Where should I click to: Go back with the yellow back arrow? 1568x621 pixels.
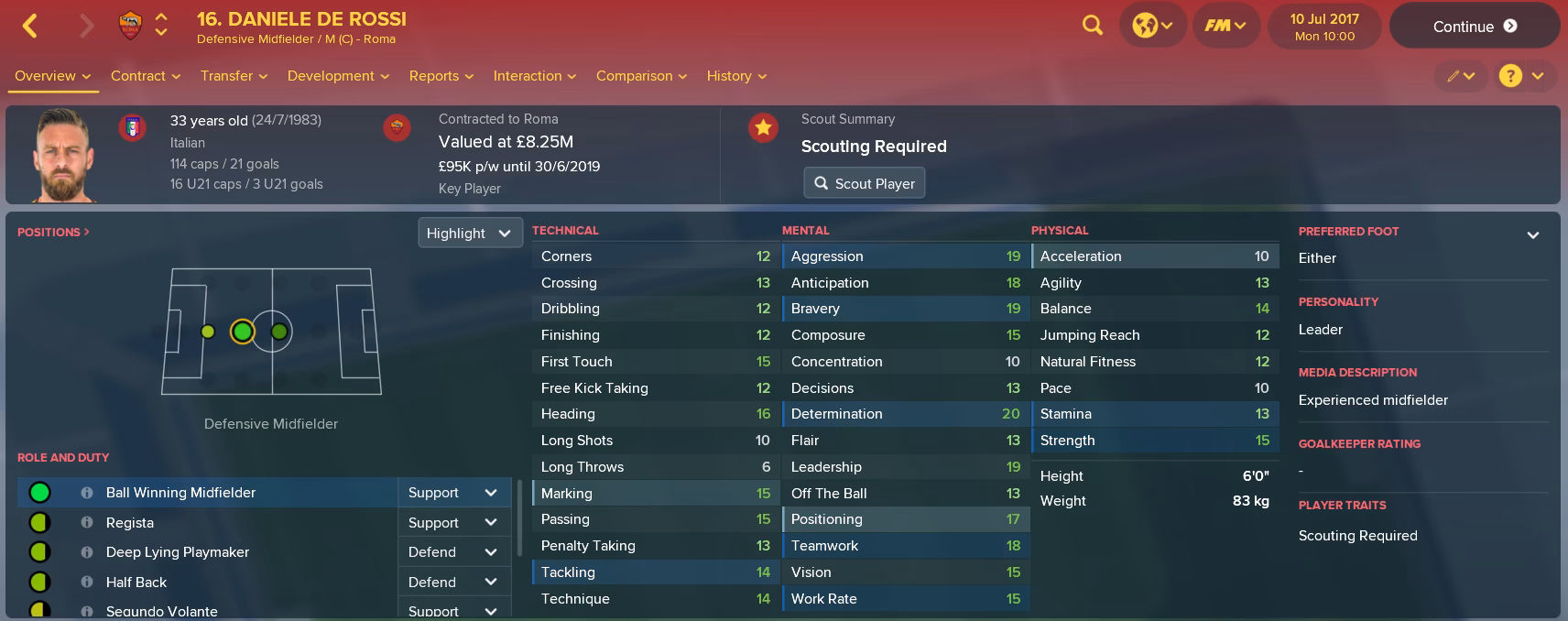30,26
